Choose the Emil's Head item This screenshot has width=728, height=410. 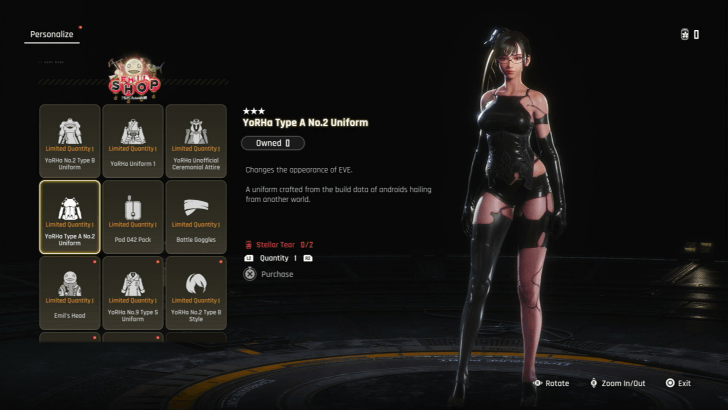point(70,293)
